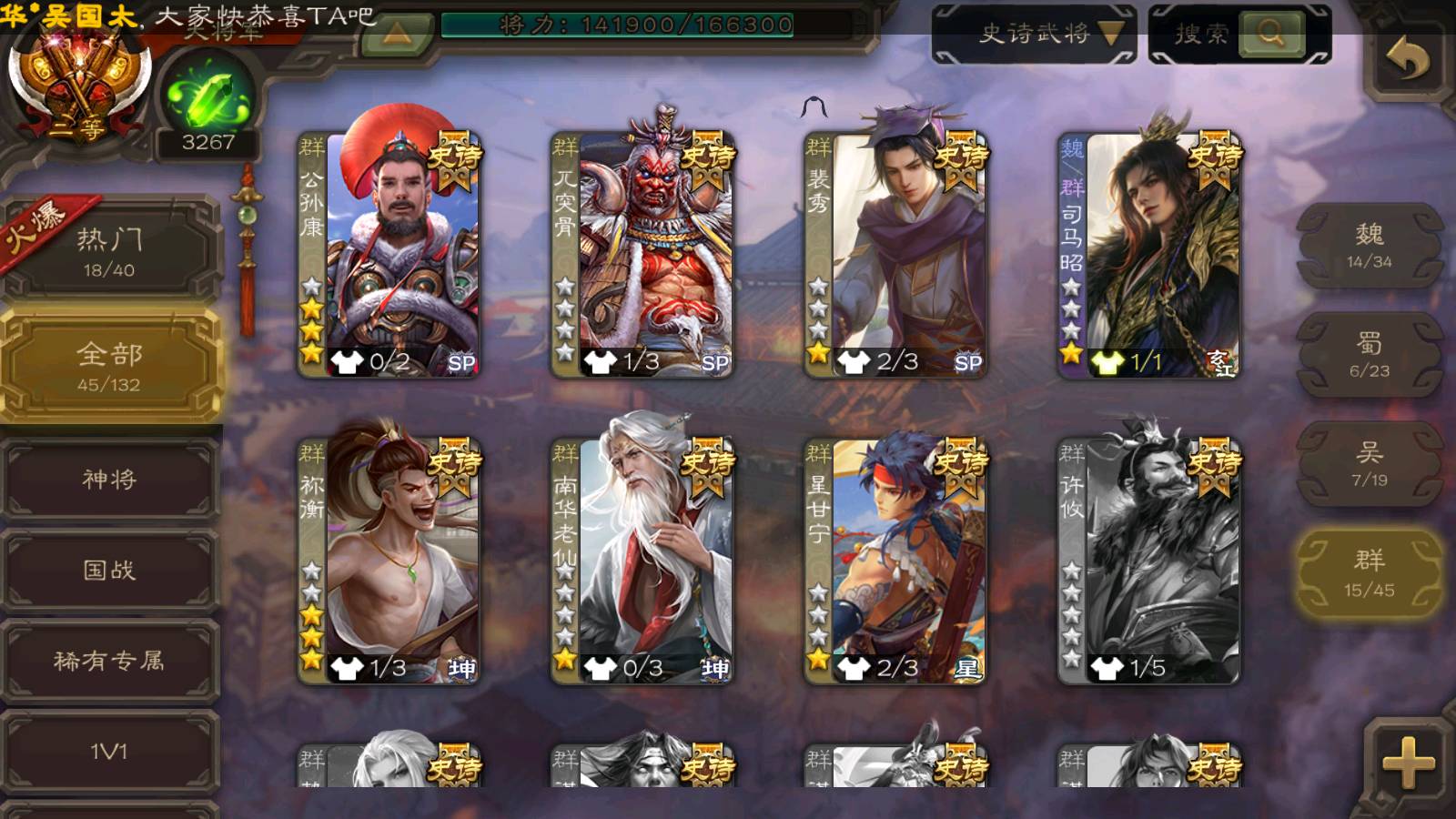Select the 全部 all heroes tab
This screenshot has width=1456, height=819.
point(109,366)
